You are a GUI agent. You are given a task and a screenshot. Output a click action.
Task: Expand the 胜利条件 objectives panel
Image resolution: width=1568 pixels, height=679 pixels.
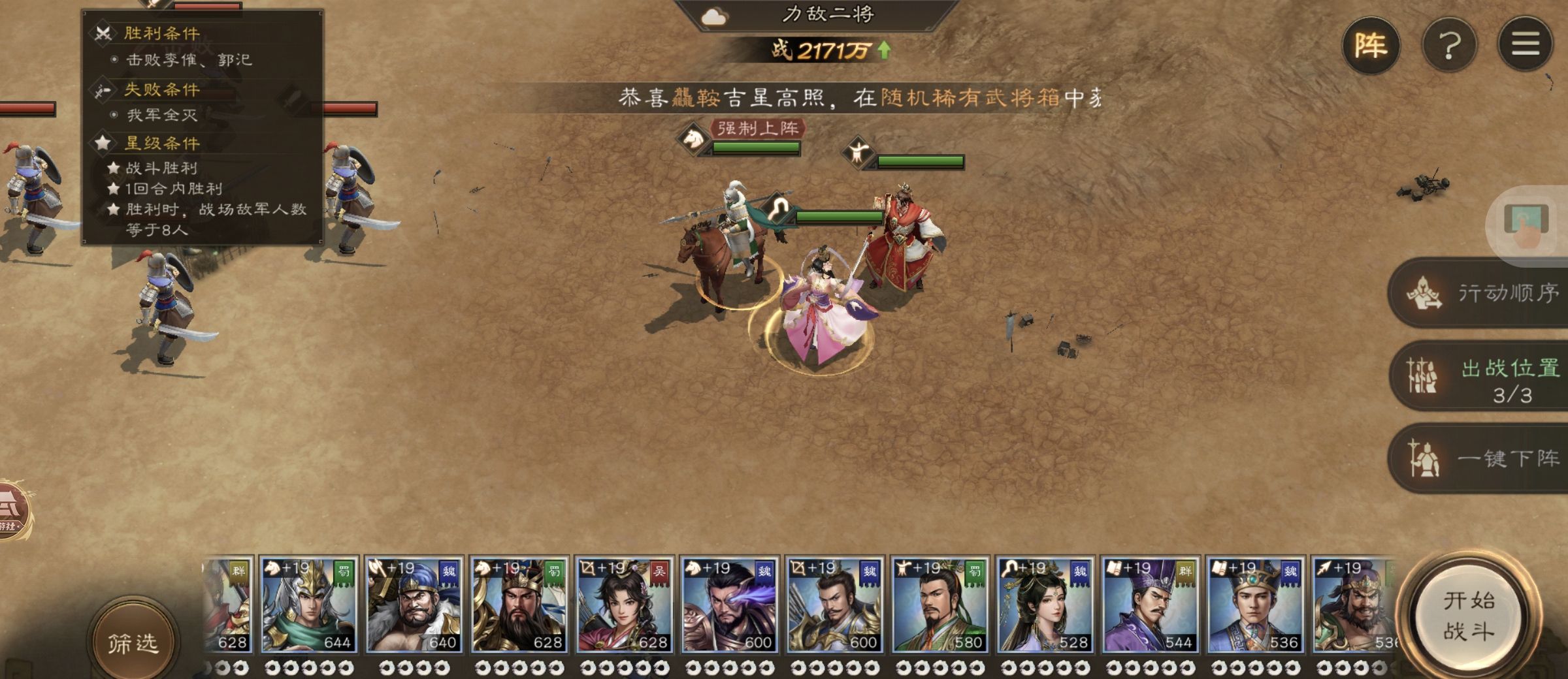click(x=162, y=33)
